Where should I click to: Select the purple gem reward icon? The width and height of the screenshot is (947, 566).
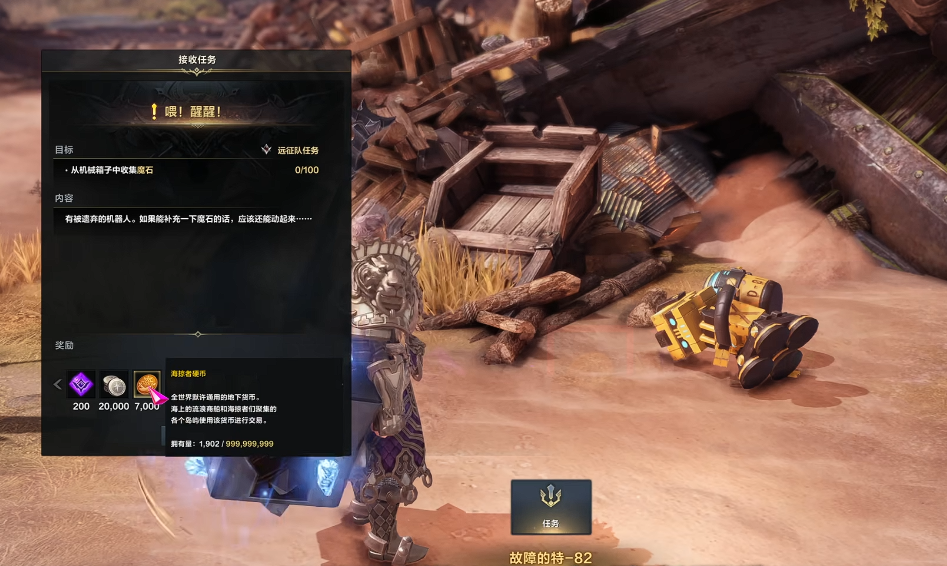click(x=81, y=384)
